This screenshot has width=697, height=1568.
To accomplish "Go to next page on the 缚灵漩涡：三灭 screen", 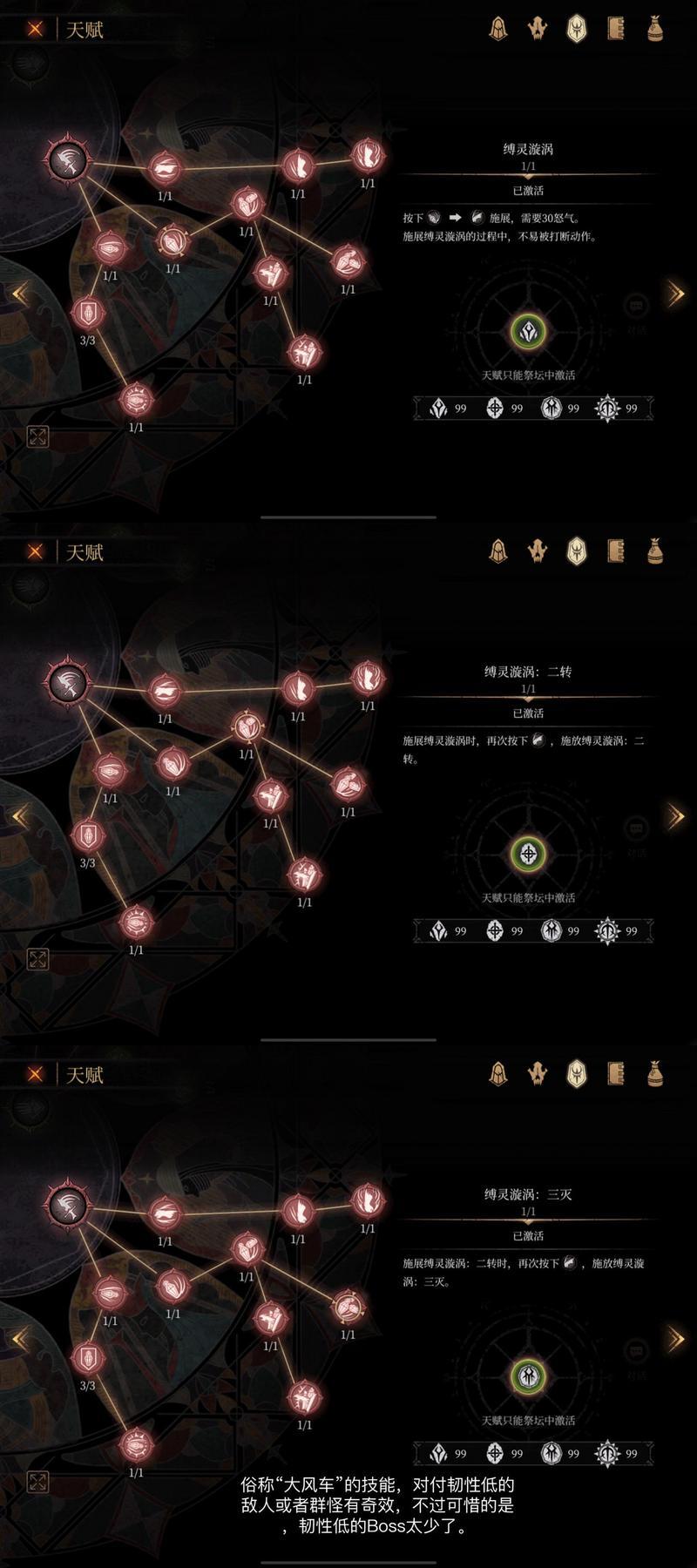I will pyautogui.click(x=675, y=1339).
